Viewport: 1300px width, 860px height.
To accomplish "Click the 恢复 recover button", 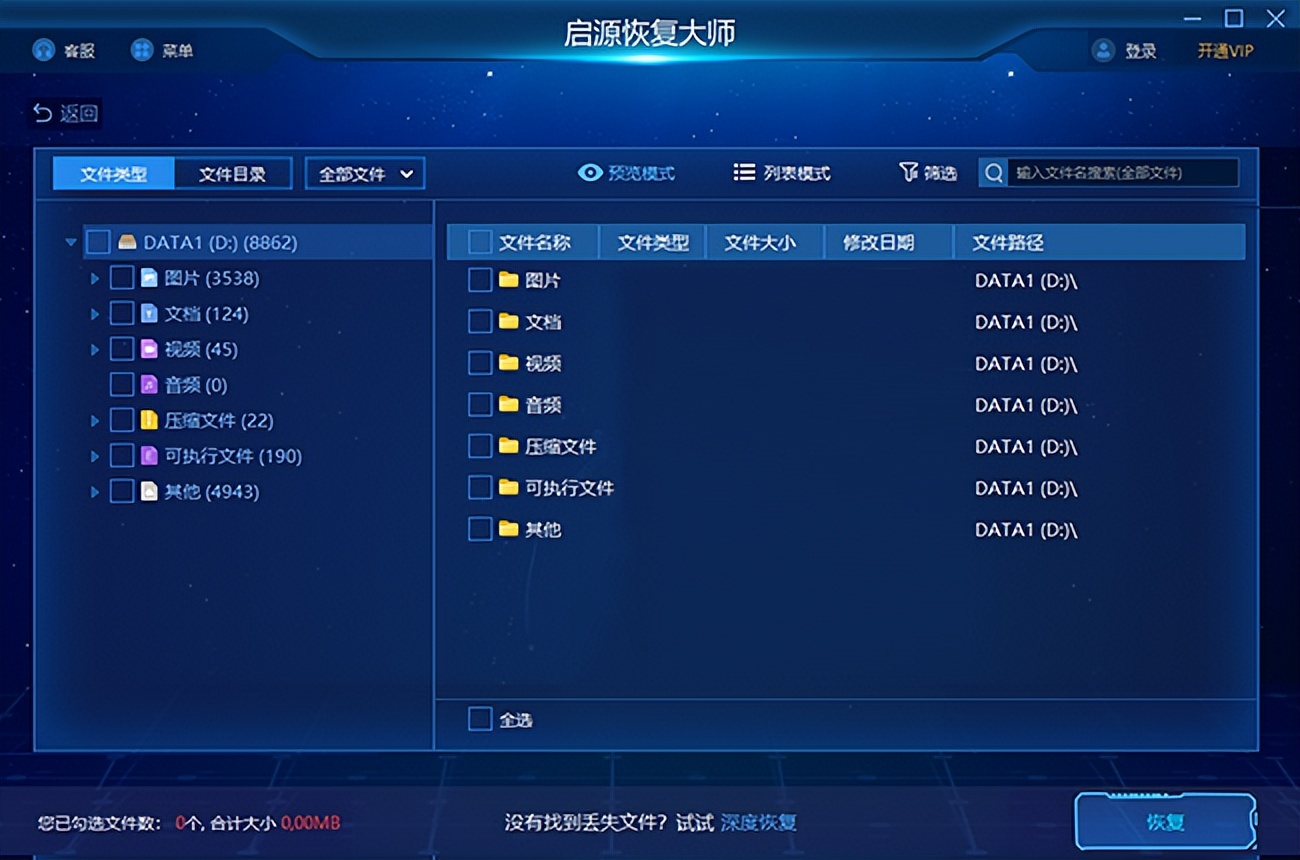I will (x=1165, y=821).
